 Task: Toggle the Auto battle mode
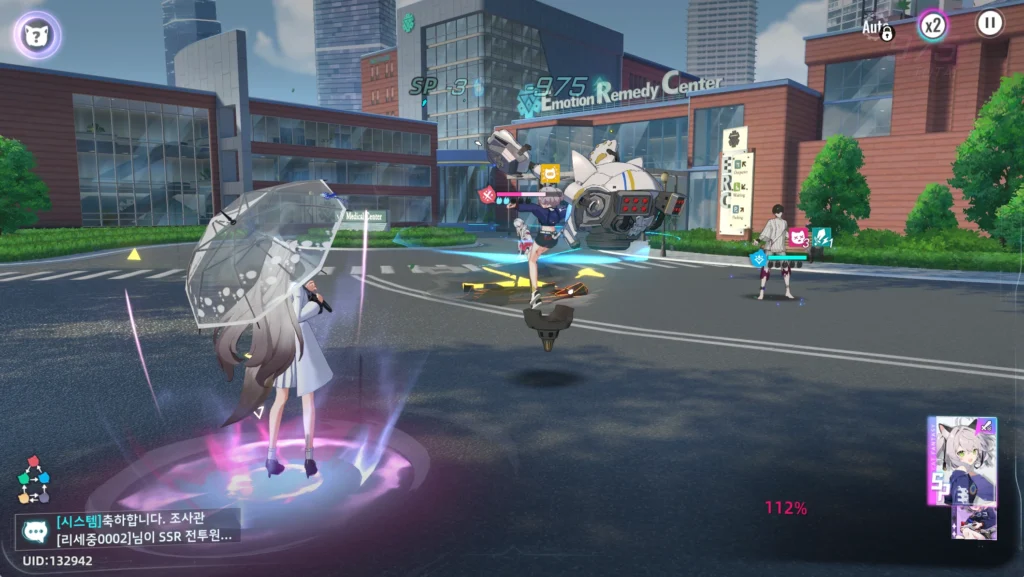click(x=877, y=27)
